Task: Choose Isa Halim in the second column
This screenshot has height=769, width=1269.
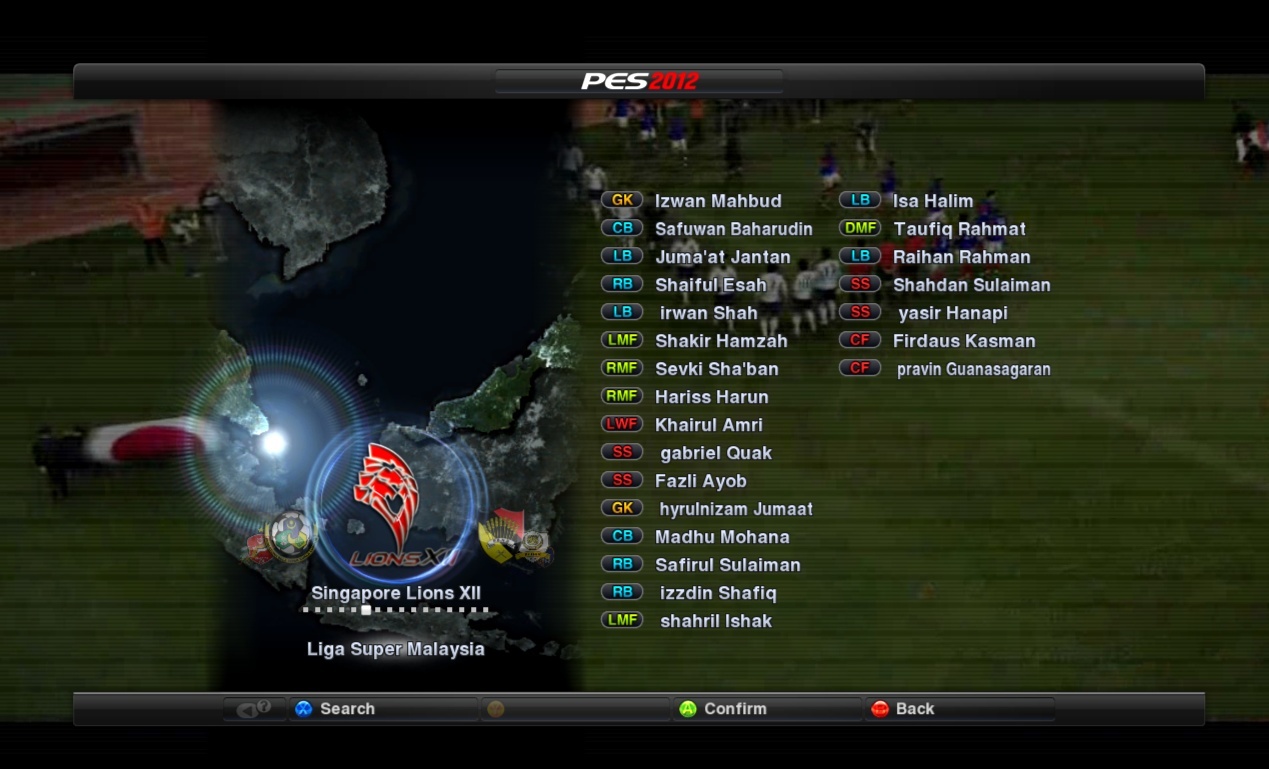Action: click(x=932, y=201)
